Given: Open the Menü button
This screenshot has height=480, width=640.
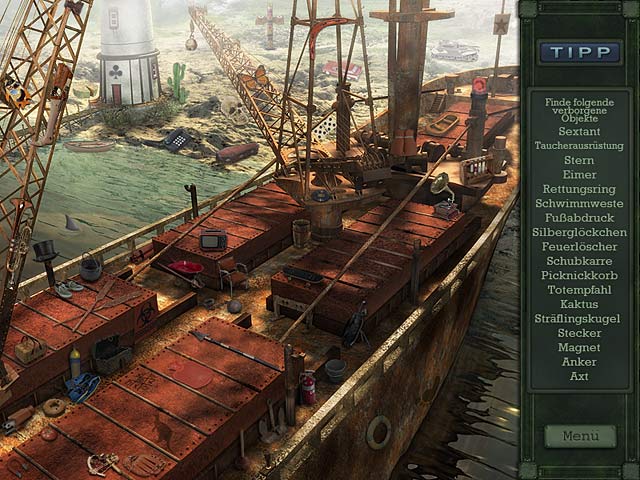Looking at the screenshot, I should click(x=580, y=436).
